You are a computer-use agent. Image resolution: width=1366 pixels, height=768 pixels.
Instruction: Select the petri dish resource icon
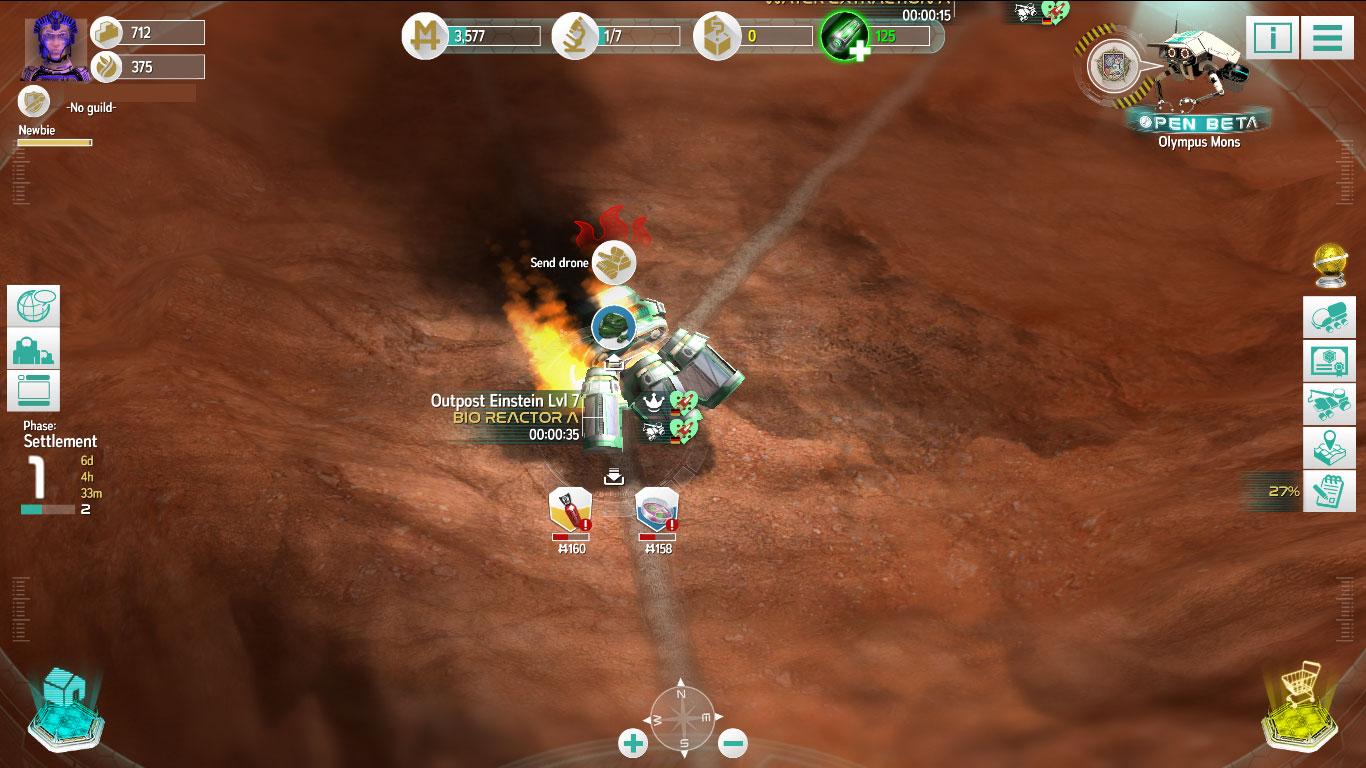(x=657, y=509)
